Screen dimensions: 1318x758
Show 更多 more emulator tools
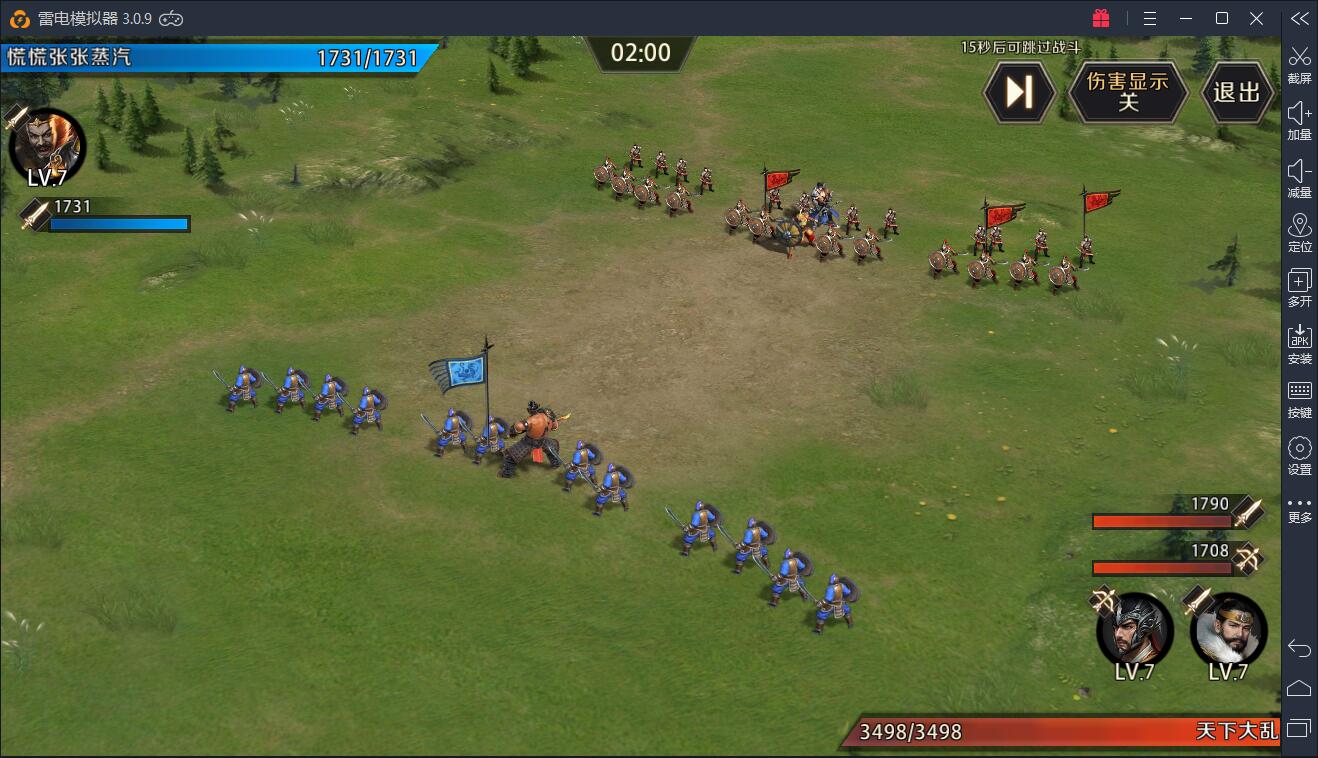[x=1299, y=510]
